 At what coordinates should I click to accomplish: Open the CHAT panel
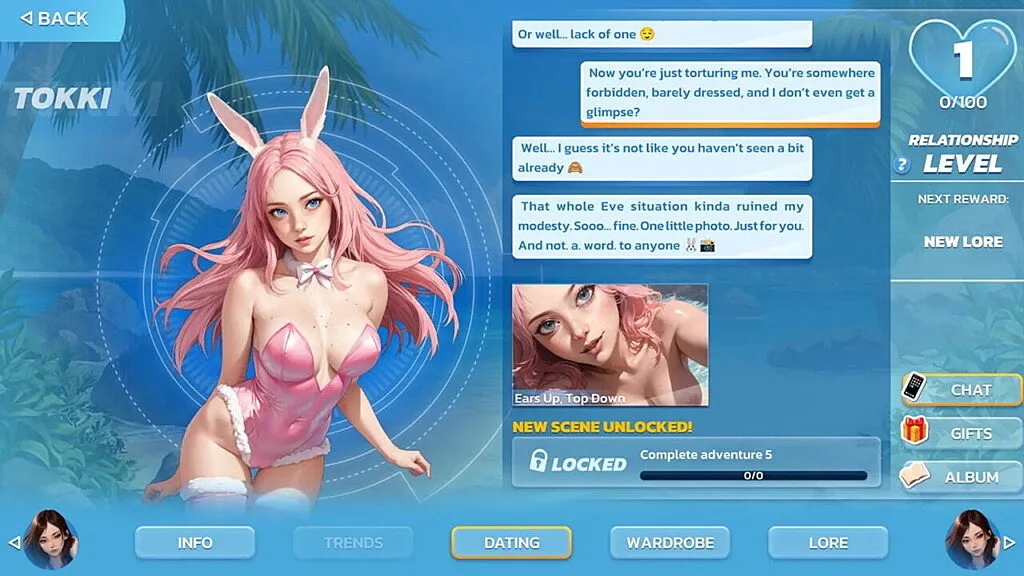960,389
